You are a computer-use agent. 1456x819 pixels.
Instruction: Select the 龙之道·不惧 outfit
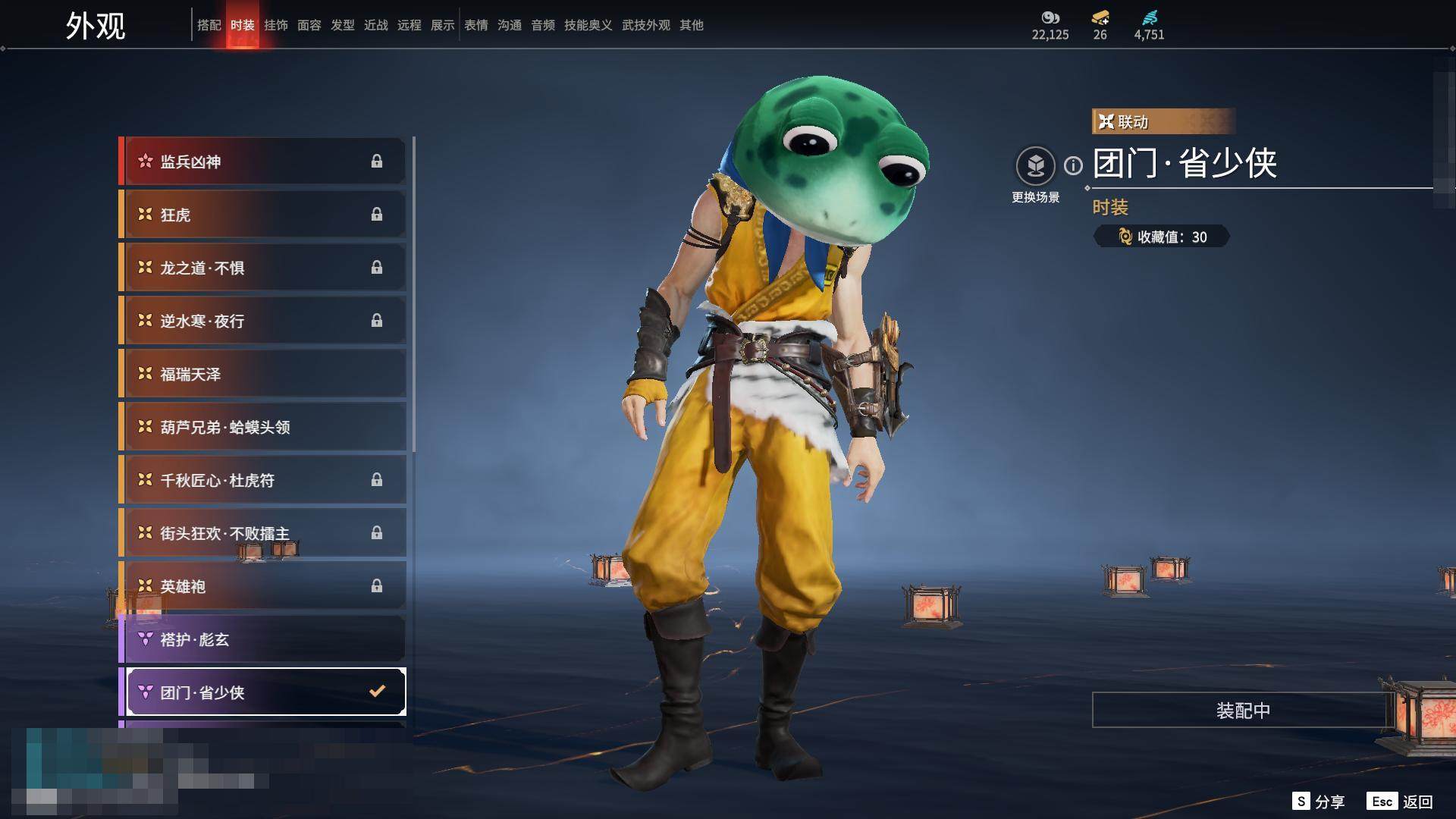264,268
